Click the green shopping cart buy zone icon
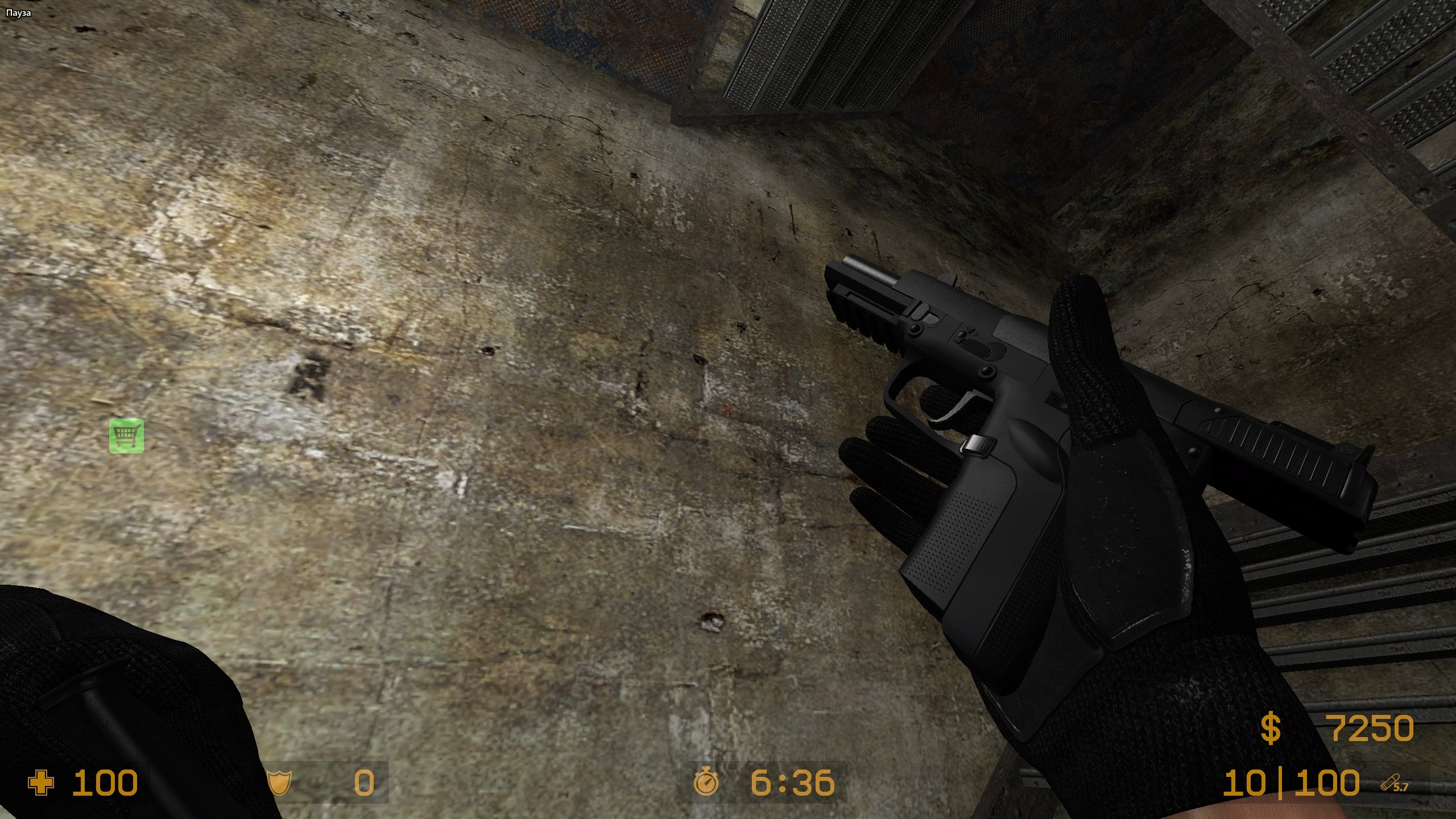This screenshot has width=1456, height=819. click(x=125, y=435)
